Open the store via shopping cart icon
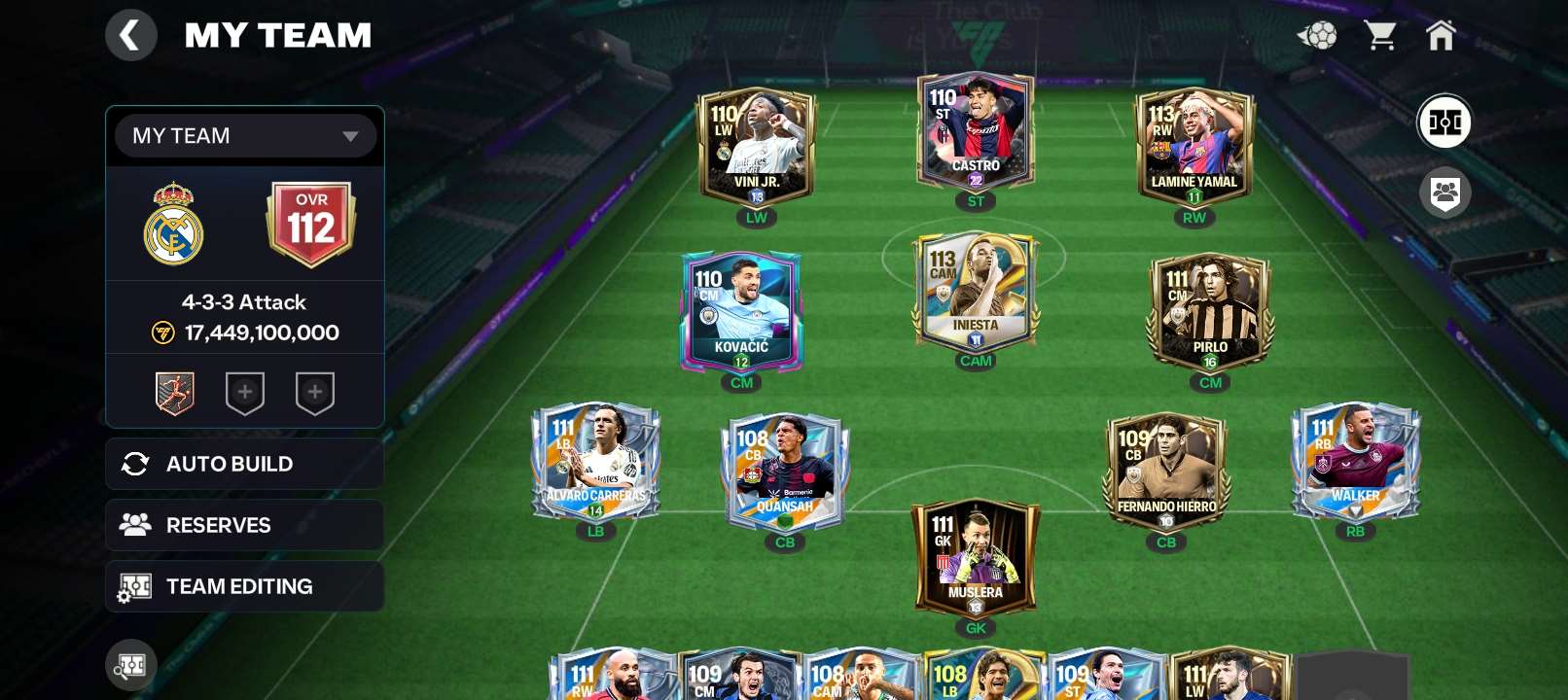Screen dimensions: 1568x700 (1381, 35)
